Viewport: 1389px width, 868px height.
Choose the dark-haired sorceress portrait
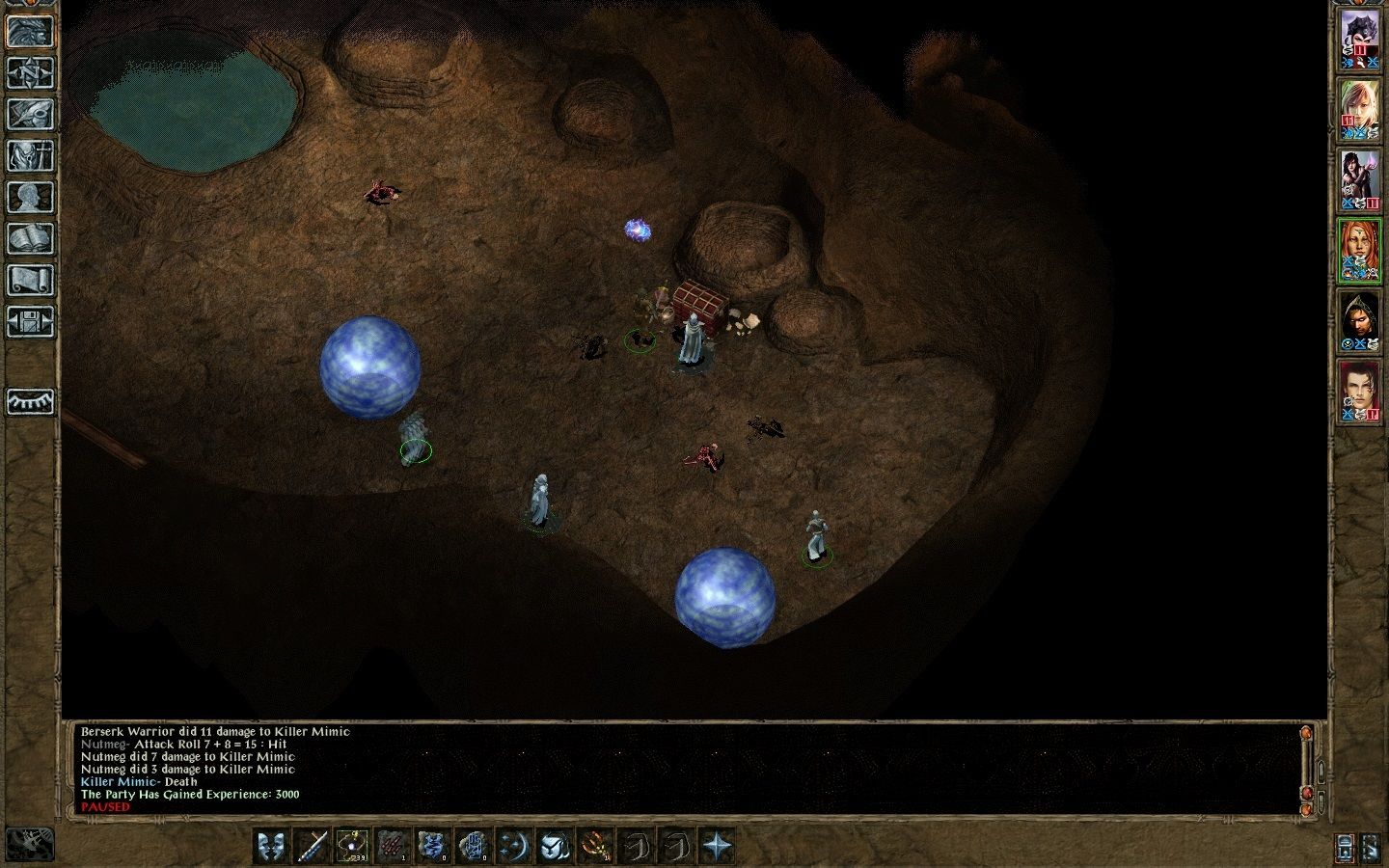pyautogui.click(x=1360, y=180)
